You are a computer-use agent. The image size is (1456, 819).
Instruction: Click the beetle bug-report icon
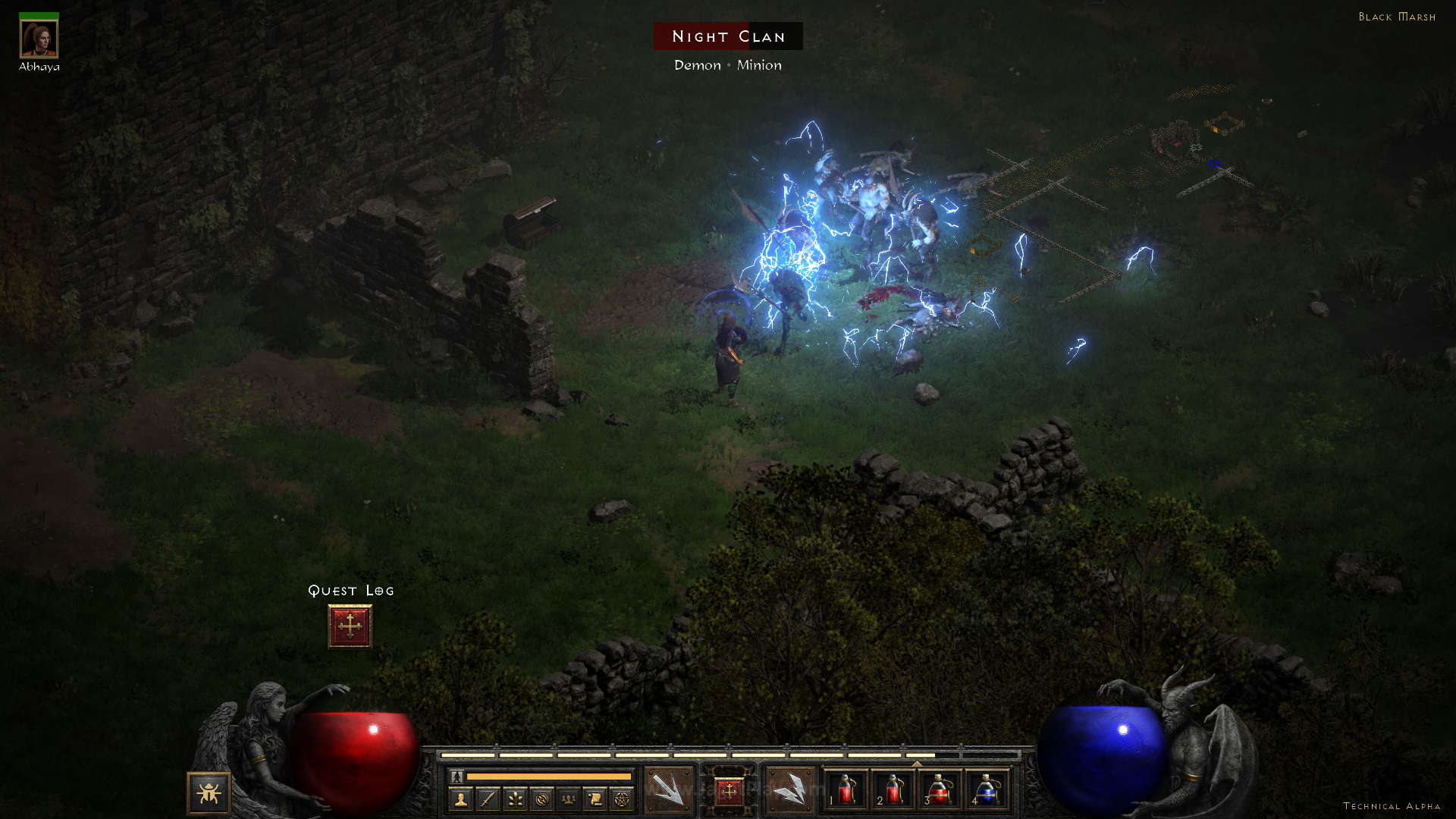point(209,793)
